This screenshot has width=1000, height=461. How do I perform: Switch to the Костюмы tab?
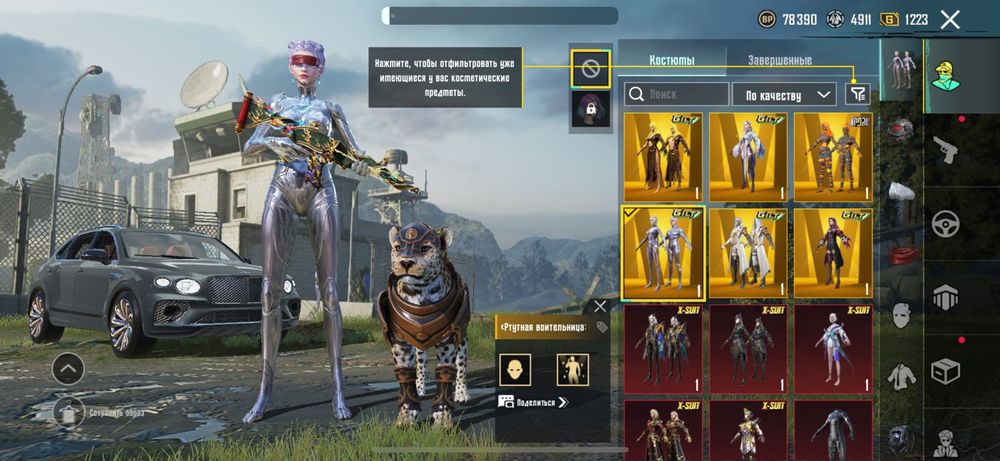pyautogui.click(x=672, y=61)
